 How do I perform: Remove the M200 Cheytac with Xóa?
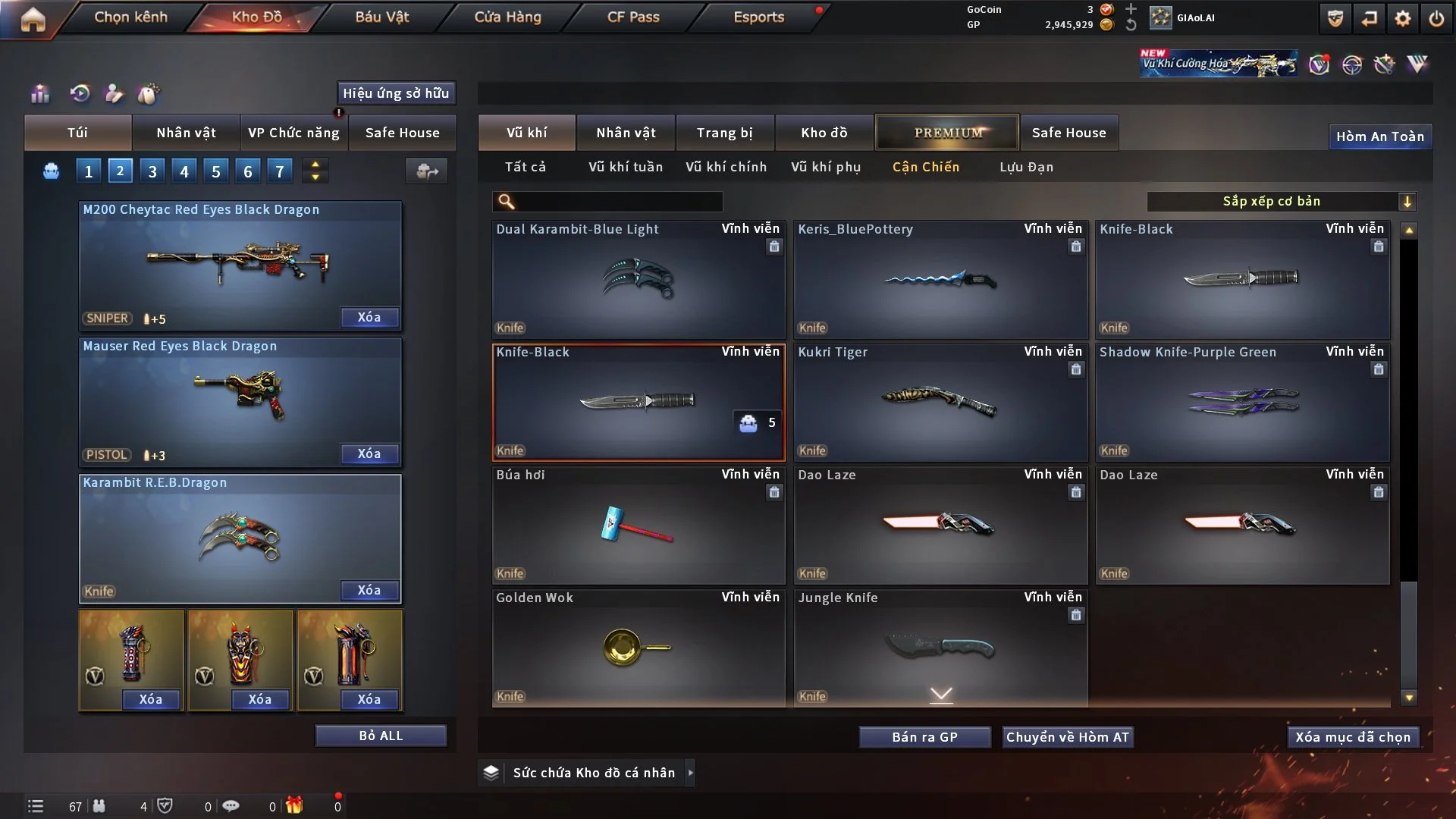pos(369,318)
